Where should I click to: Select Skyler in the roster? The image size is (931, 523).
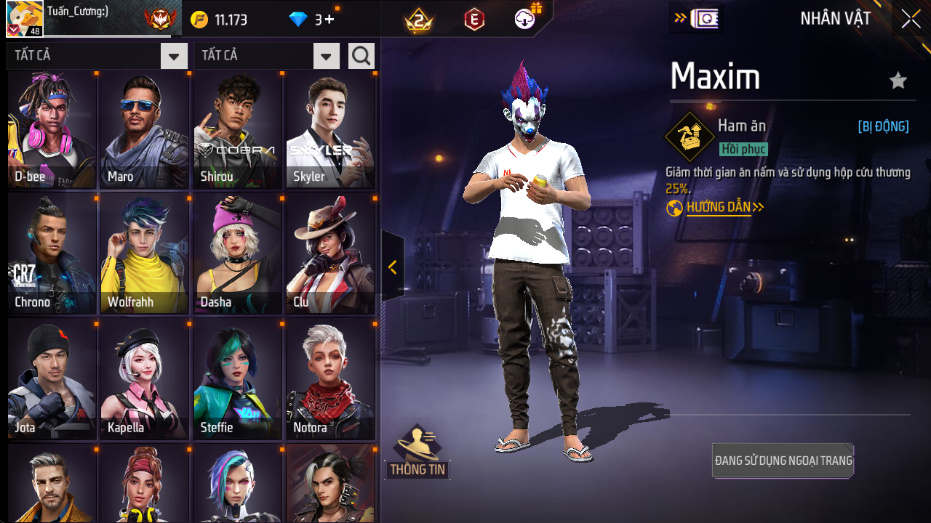coord(331,129)
